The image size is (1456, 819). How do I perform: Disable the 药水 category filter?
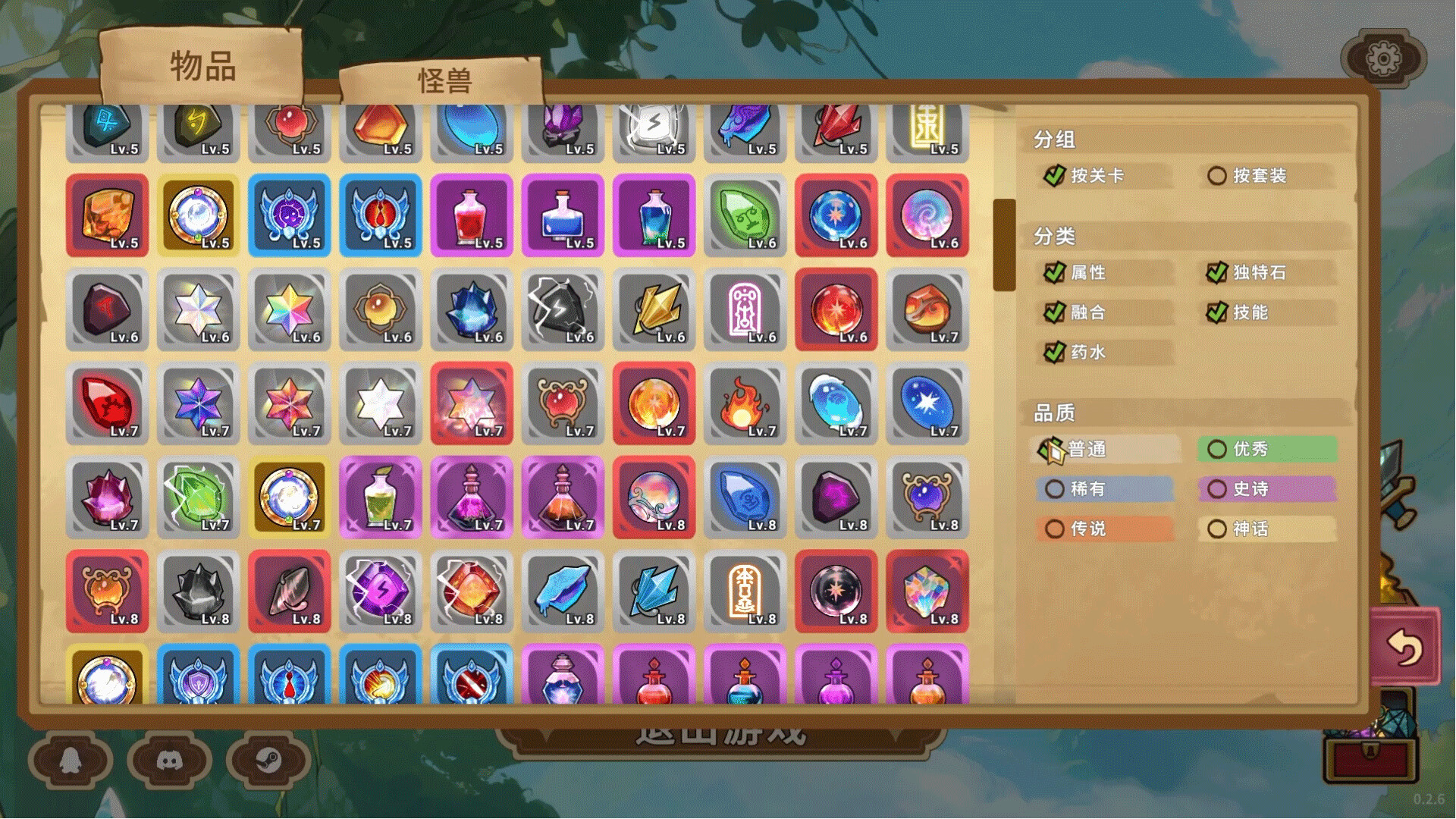coord(1054,352)
